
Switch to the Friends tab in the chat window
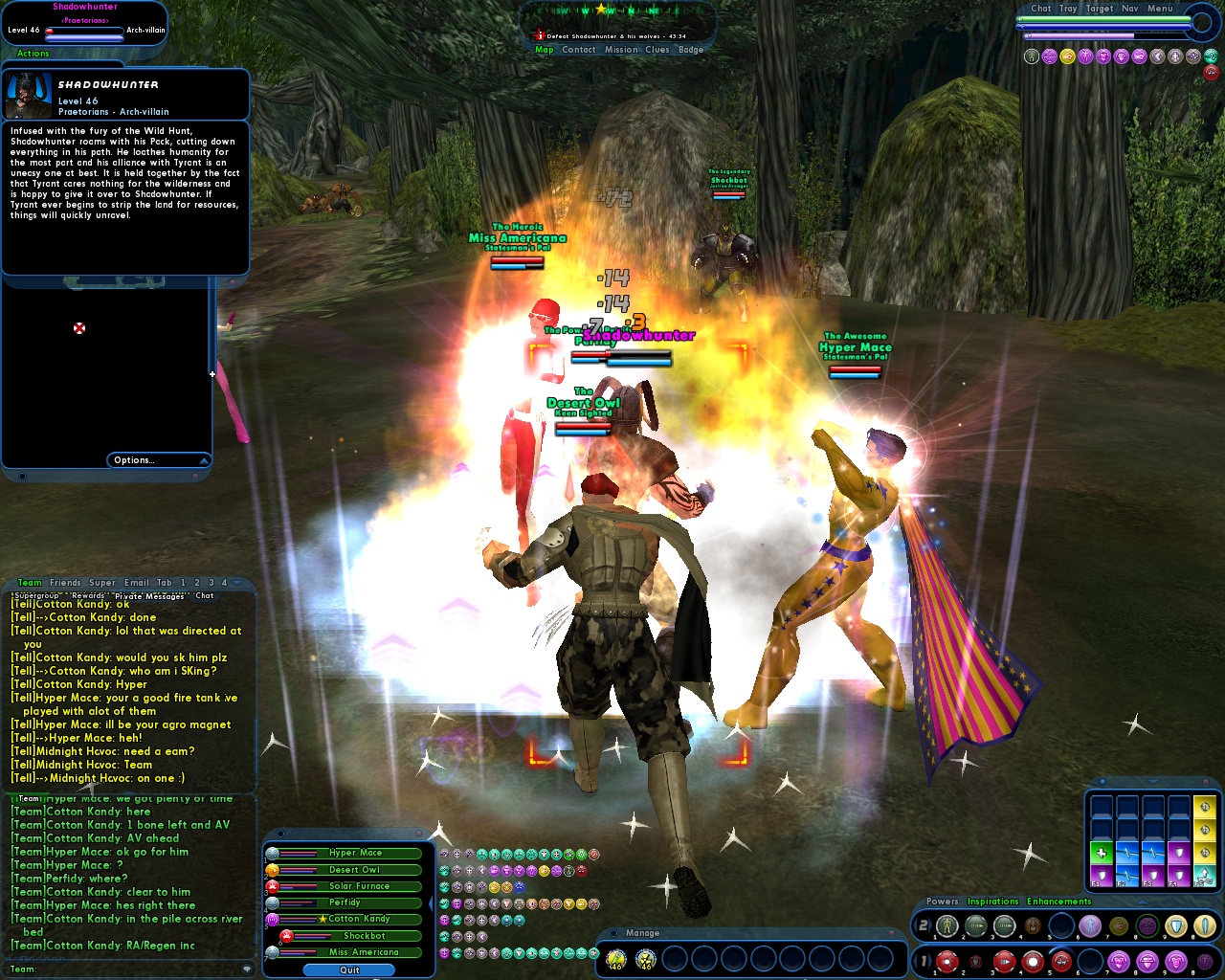(x=65, y=582)
